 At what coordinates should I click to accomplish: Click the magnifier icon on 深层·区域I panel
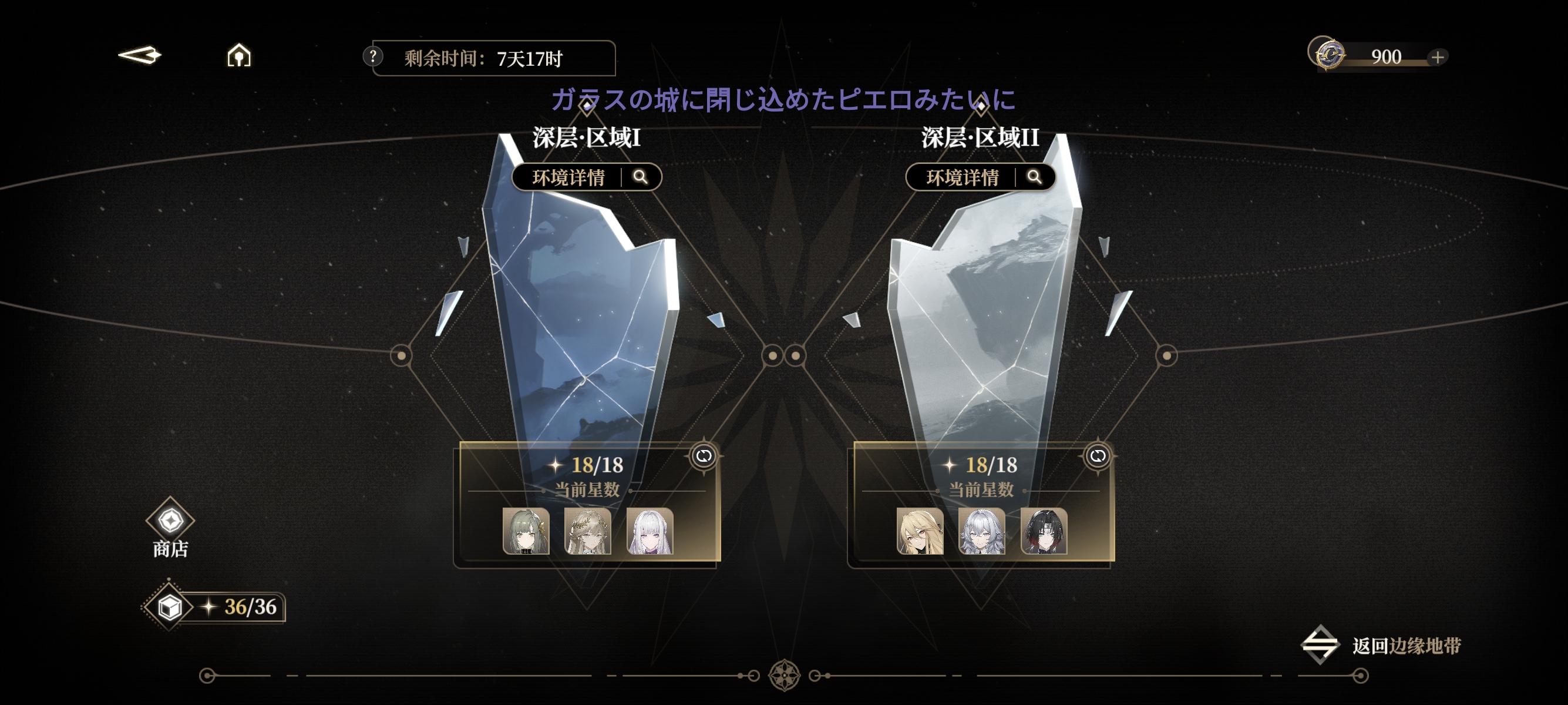[641, 178]
